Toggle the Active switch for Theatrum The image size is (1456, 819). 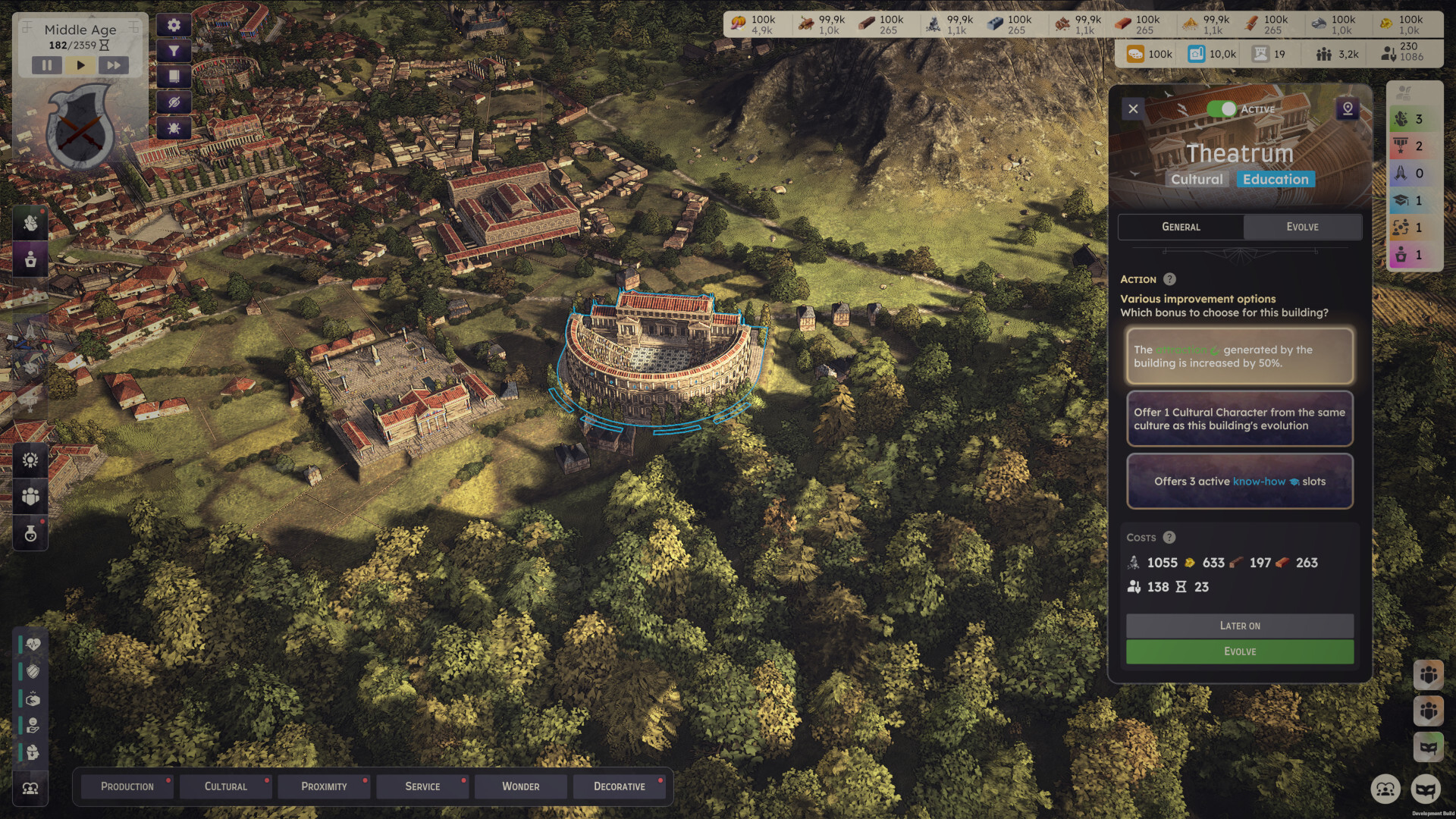coord(1222,109)
